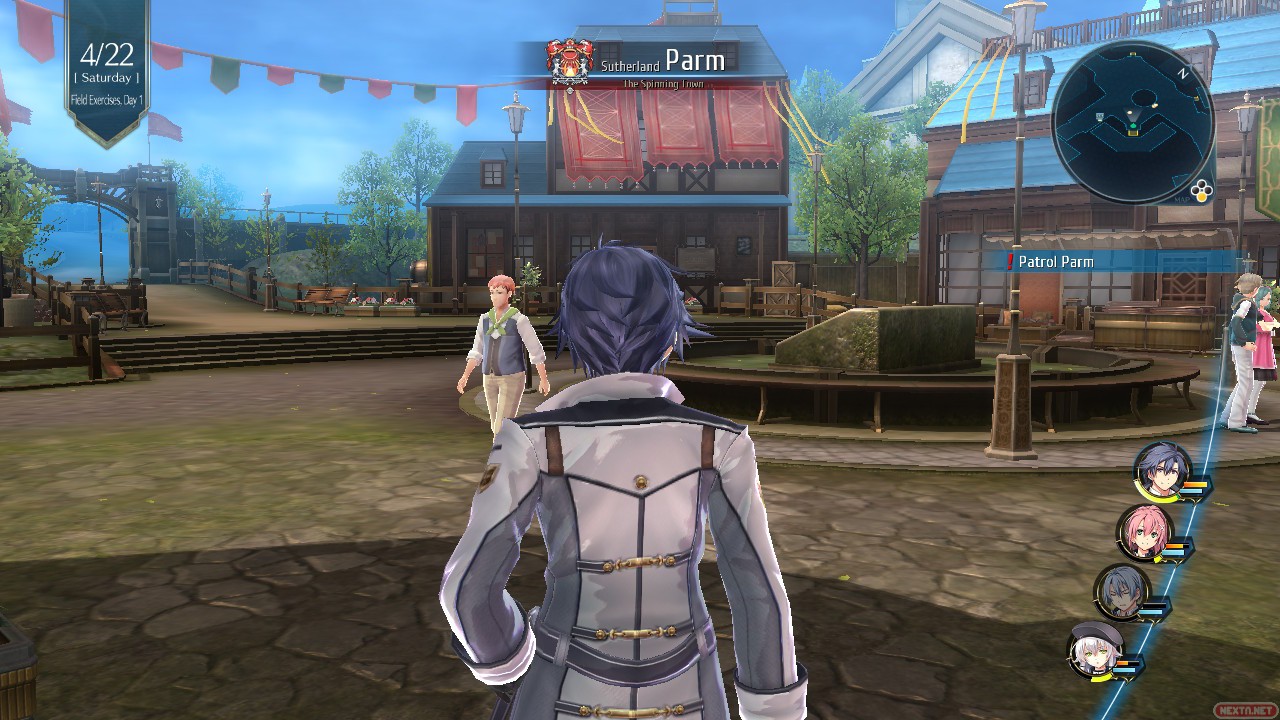Pick the gray-haired party member portrait
Image resolution: width=1280 pixels, height=720 pixels.
[1121, 592]
